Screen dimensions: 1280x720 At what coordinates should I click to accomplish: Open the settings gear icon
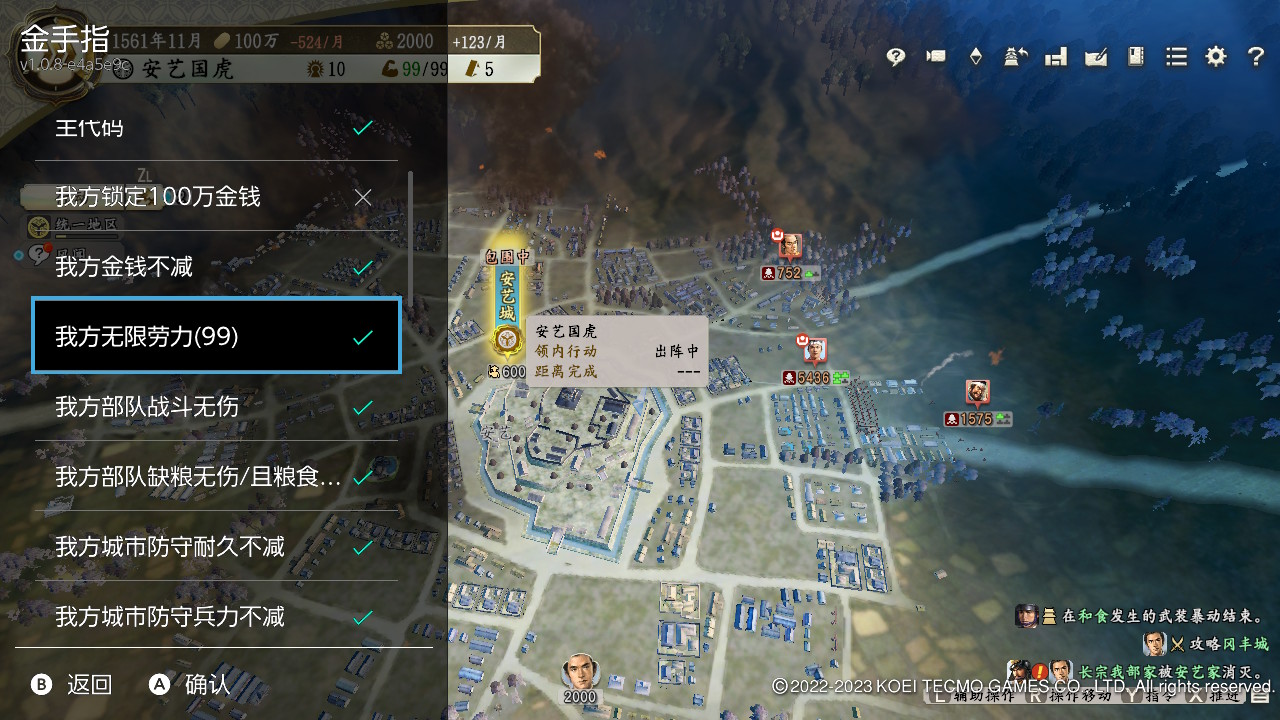[1215, 57]
